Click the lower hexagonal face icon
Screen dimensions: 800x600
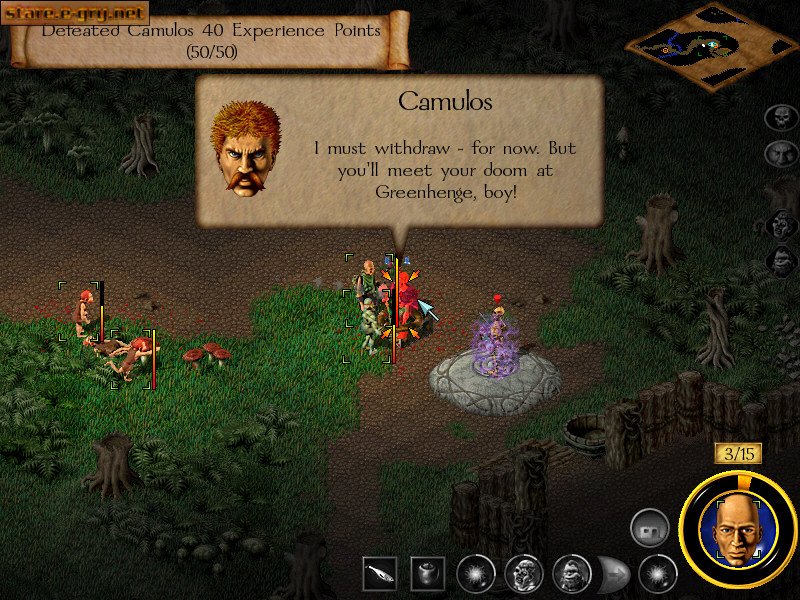pyautogui.click(x=781, y=261)
